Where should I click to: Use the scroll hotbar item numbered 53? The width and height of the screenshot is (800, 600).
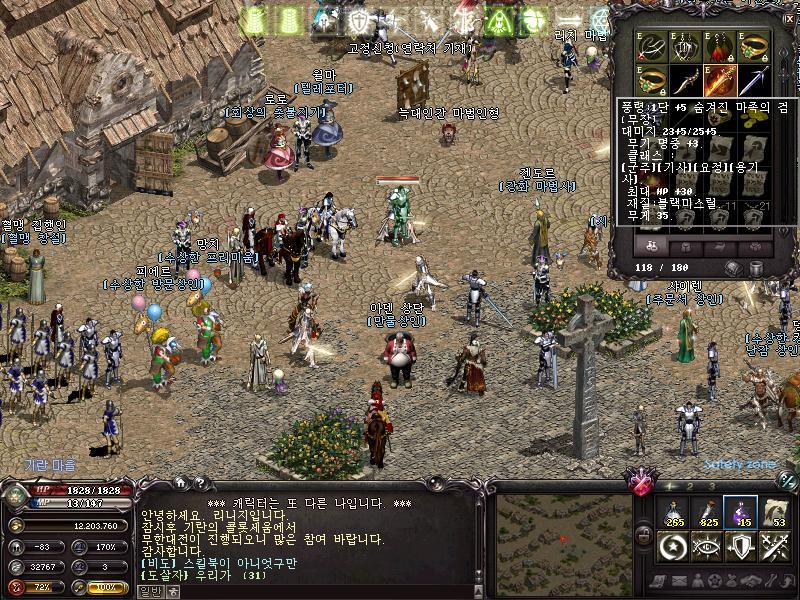[774, 512]
